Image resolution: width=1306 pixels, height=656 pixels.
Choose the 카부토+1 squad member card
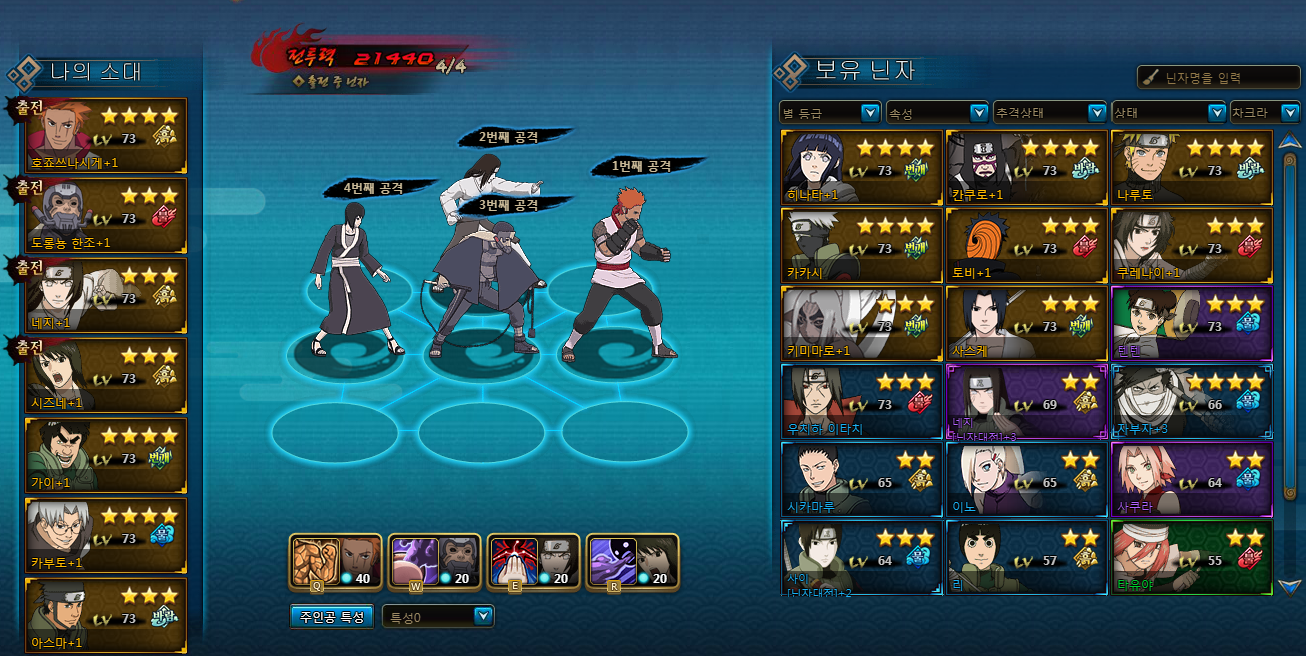point(106,536)
